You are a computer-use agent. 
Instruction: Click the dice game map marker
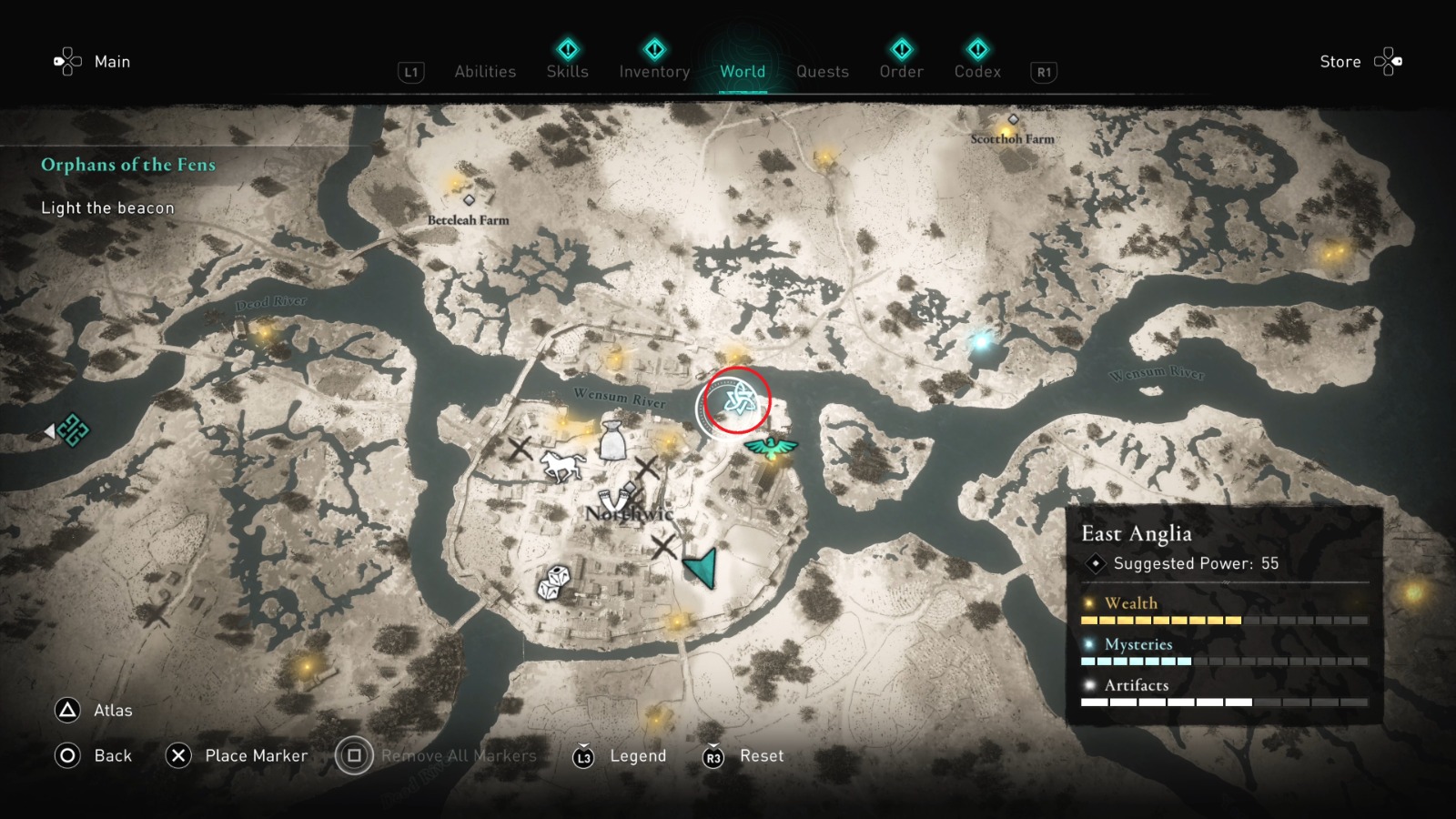[553, 582]
